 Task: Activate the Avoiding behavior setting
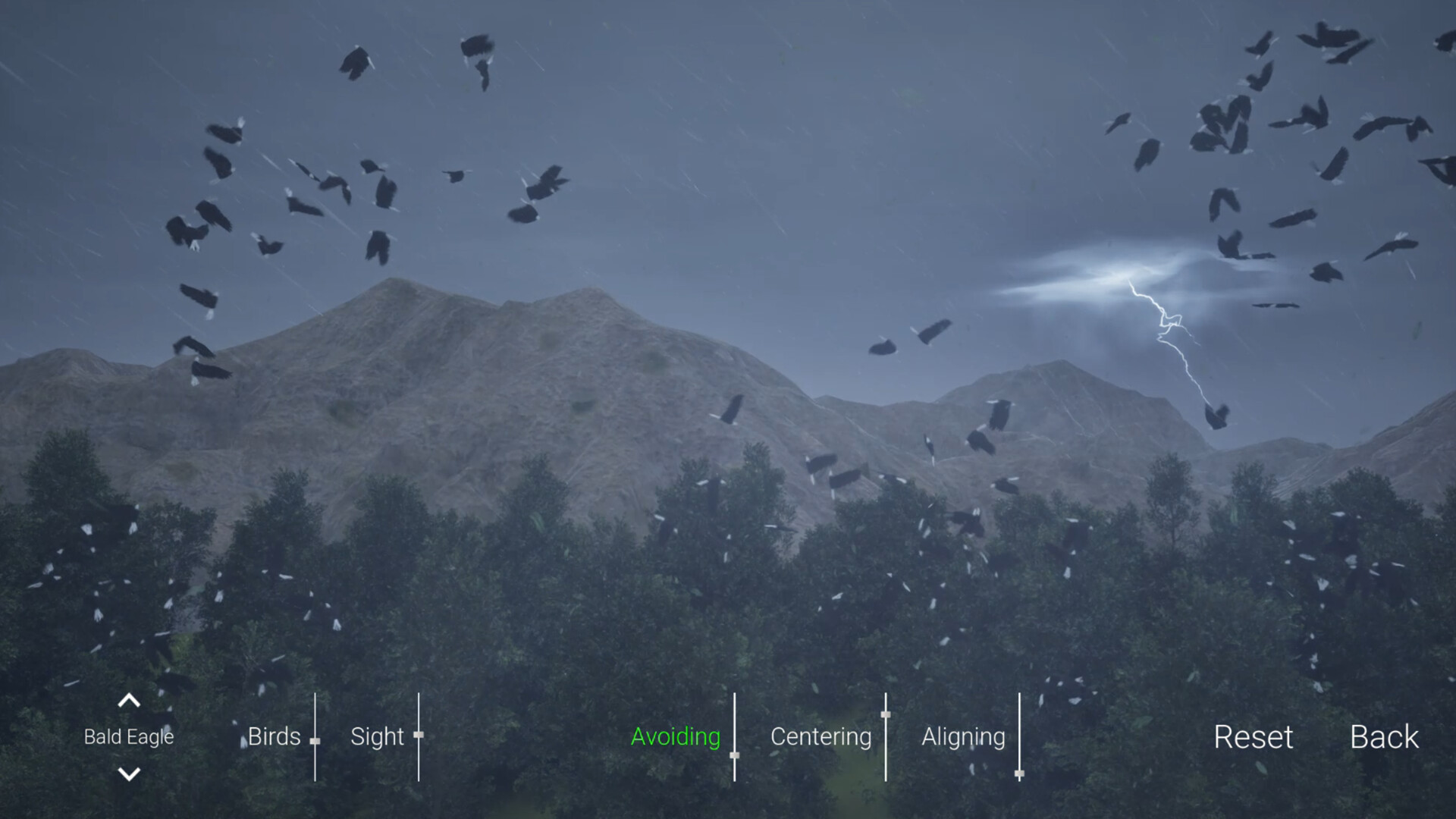pyautogui.click(x=675, y=736)
